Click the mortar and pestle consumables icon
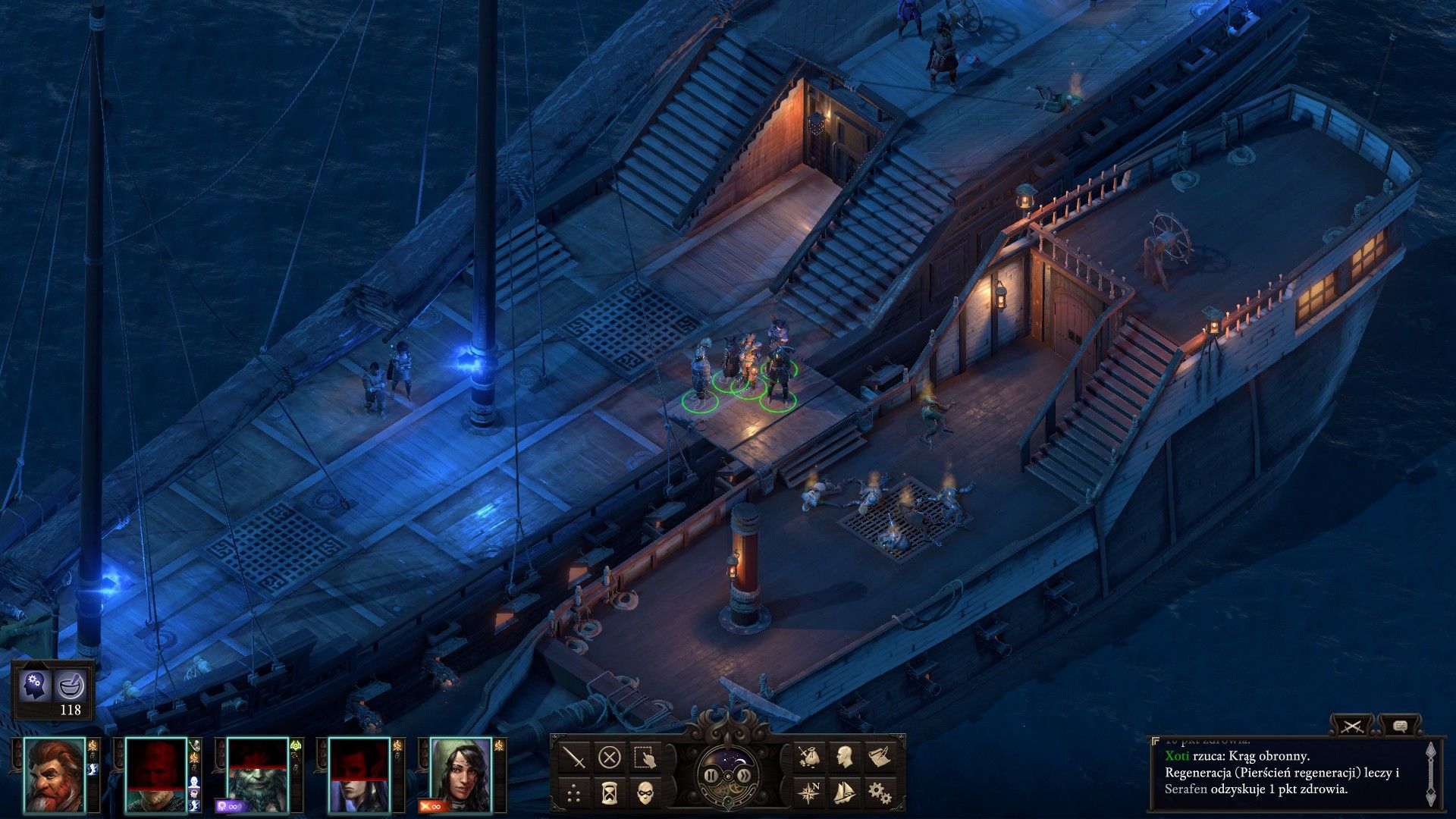Viewport: 1456px width, 819px height. [71, 686]
